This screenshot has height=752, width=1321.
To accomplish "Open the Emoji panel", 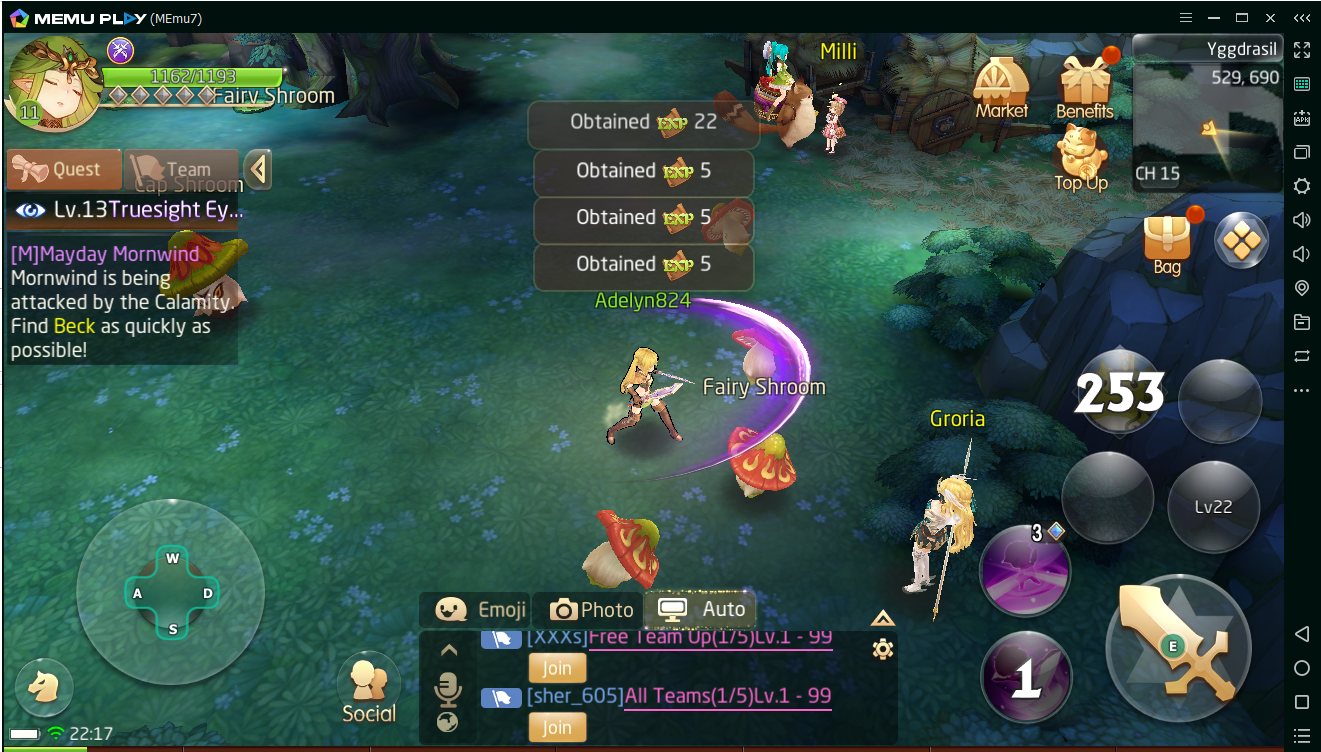I will coord(477,610).
